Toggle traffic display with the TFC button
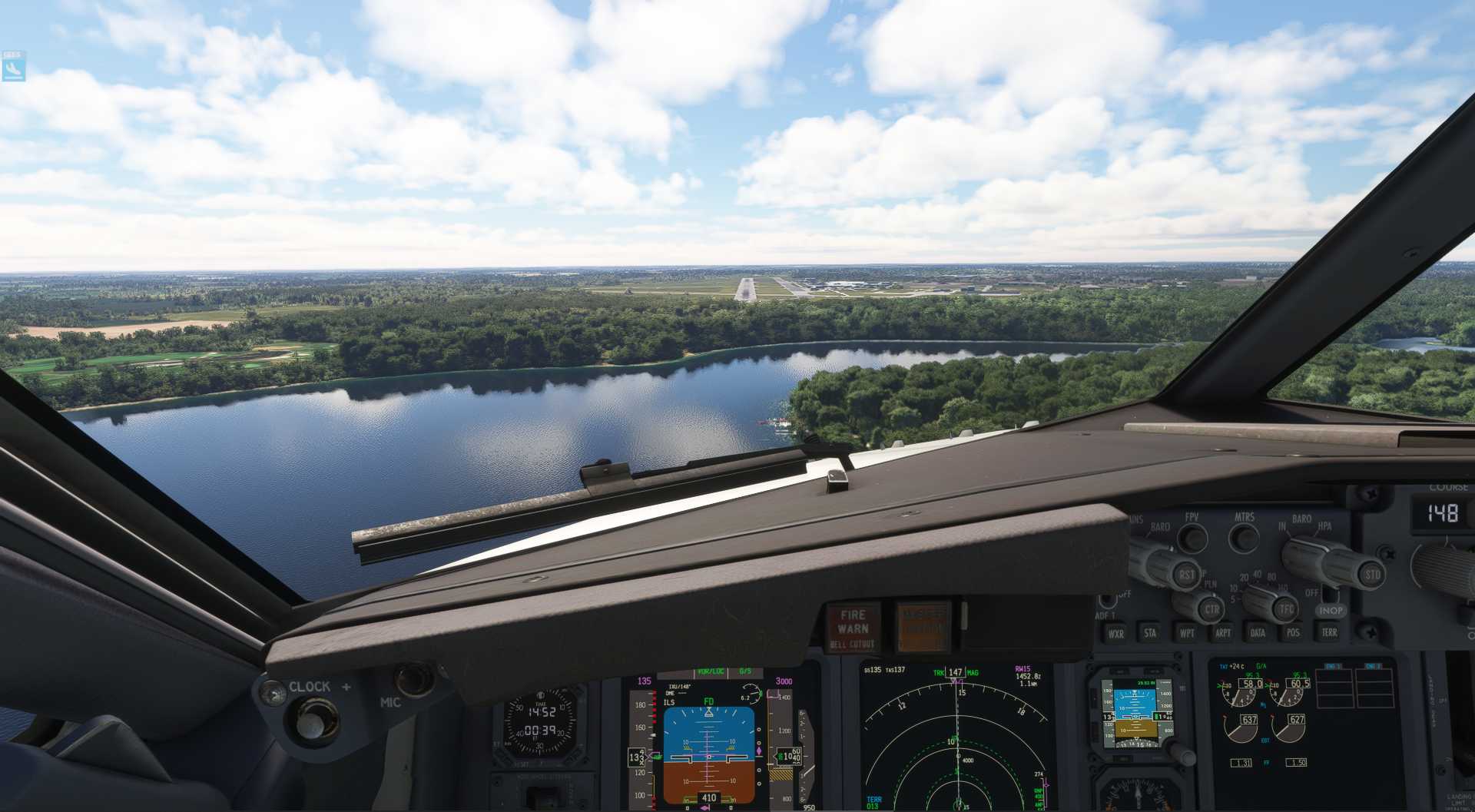1475x812 pixels. pyautogui.click(x=1286, y=609)
